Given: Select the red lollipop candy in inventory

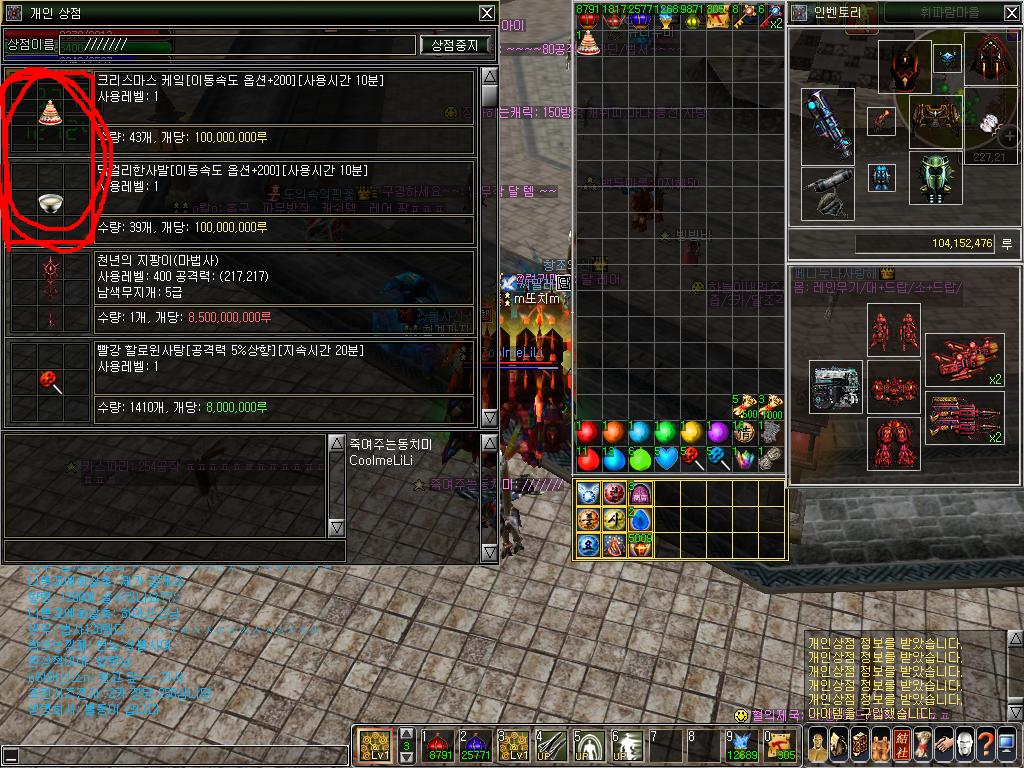Looking at the screenshot, I should coord(691,458).
